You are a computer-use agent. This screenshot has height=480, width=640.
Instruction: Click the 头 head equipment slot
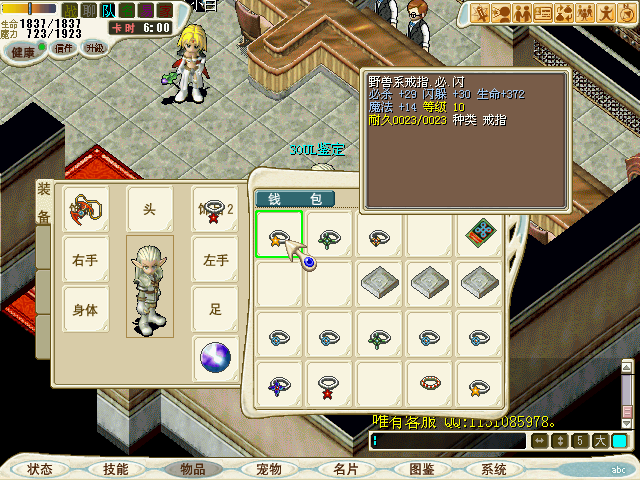tap(149, 209)
